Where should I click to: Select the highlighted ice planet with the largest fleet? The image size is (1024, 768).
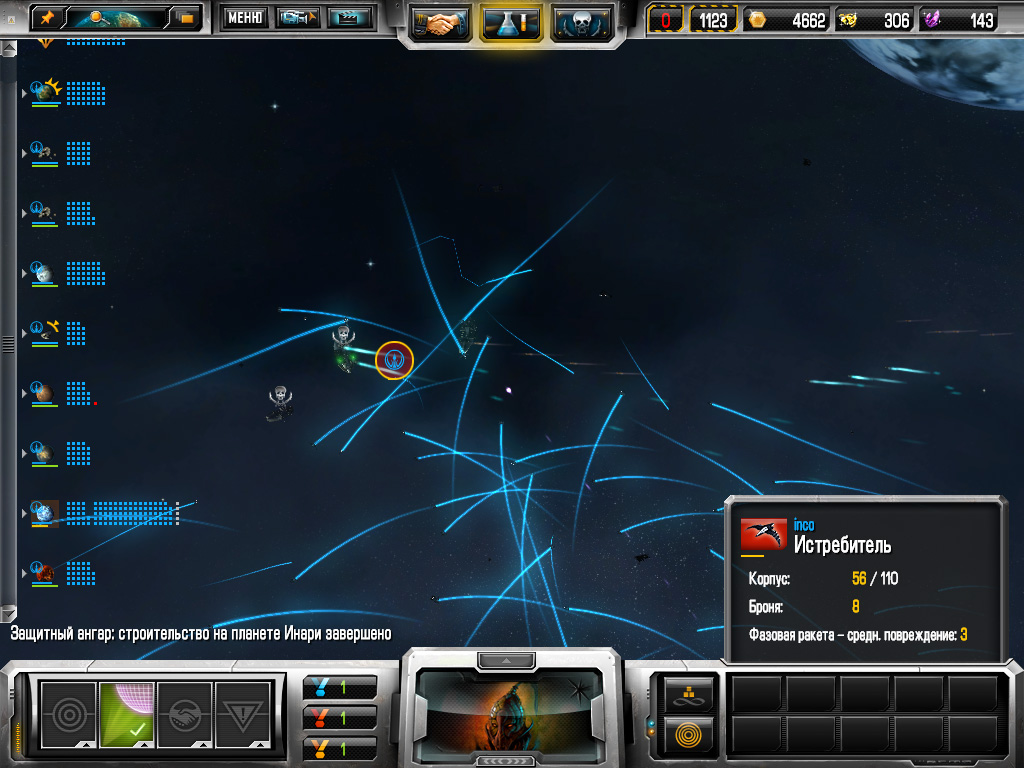(45, 513)
